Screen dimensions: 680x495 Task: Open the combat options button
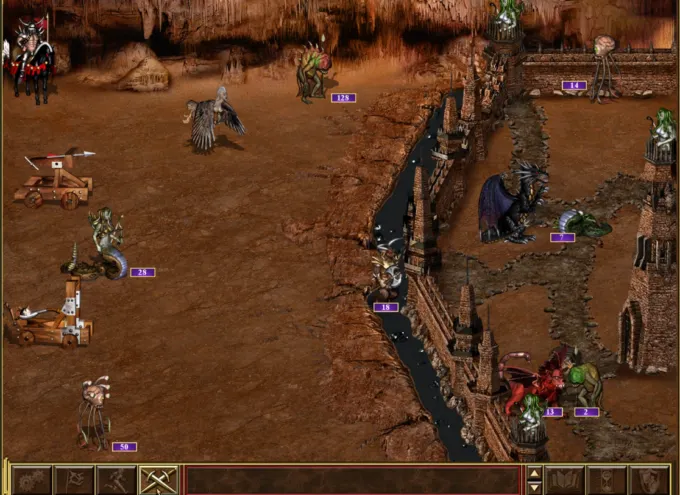pyautogui.click(x=31, y=480)
